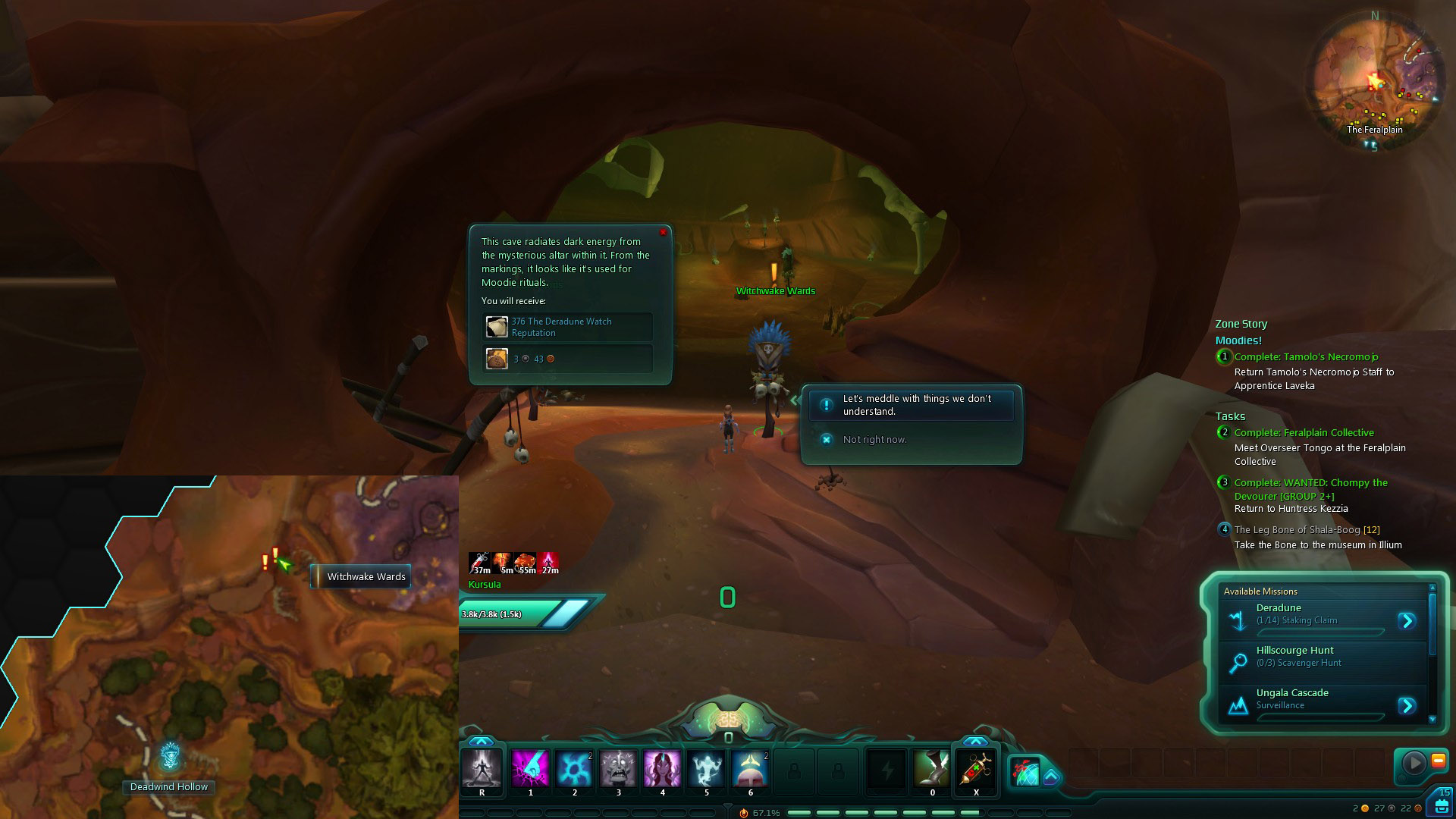Image resolution: width=1456 pixels, height=819 pixels.
Task: Use the blue energy burst ability, slot 2
Action: tap(574, 769)
